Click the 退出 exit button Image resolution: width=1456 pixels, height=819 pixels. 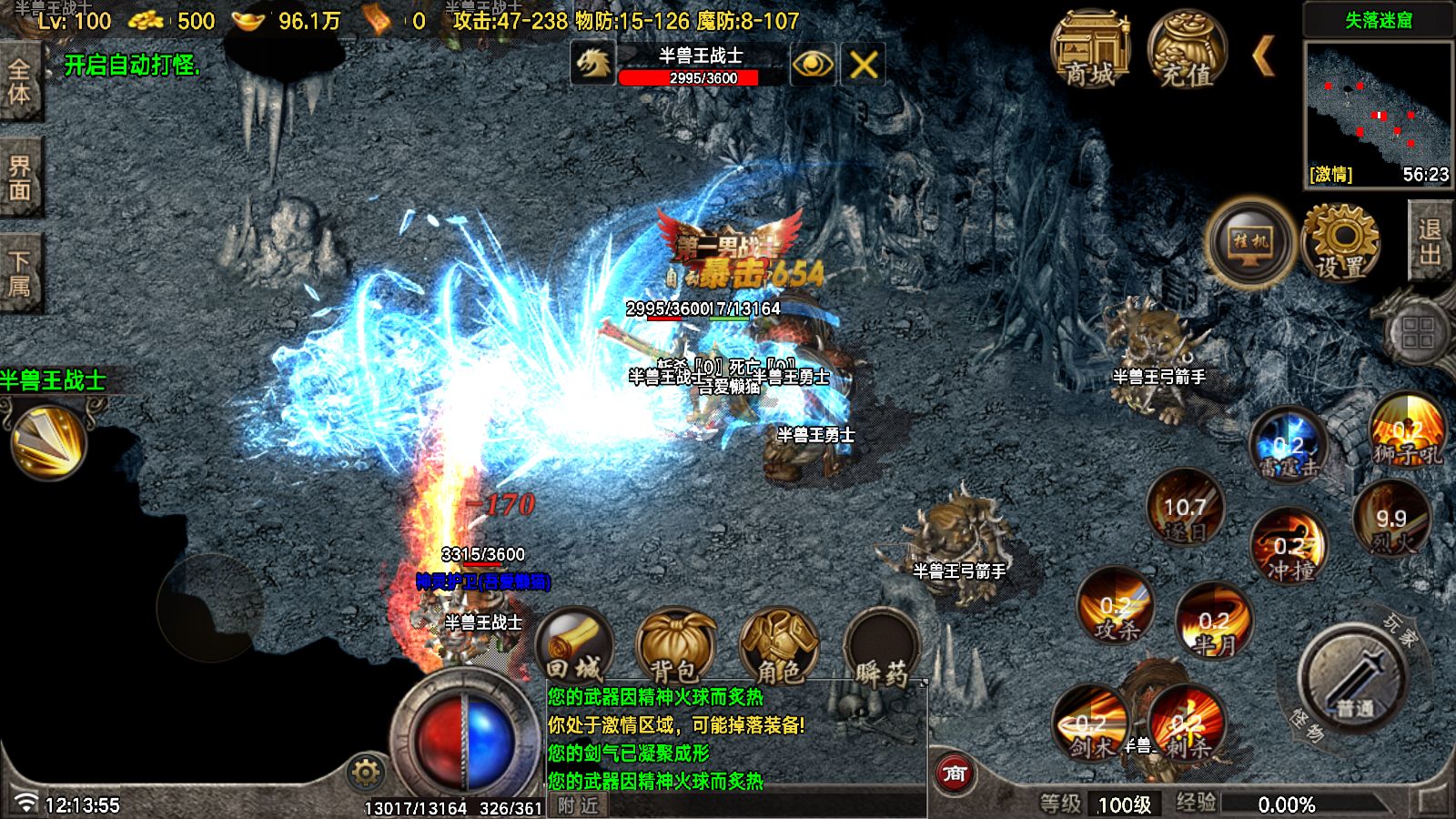pyautogui.click(x=1430, y=241)
